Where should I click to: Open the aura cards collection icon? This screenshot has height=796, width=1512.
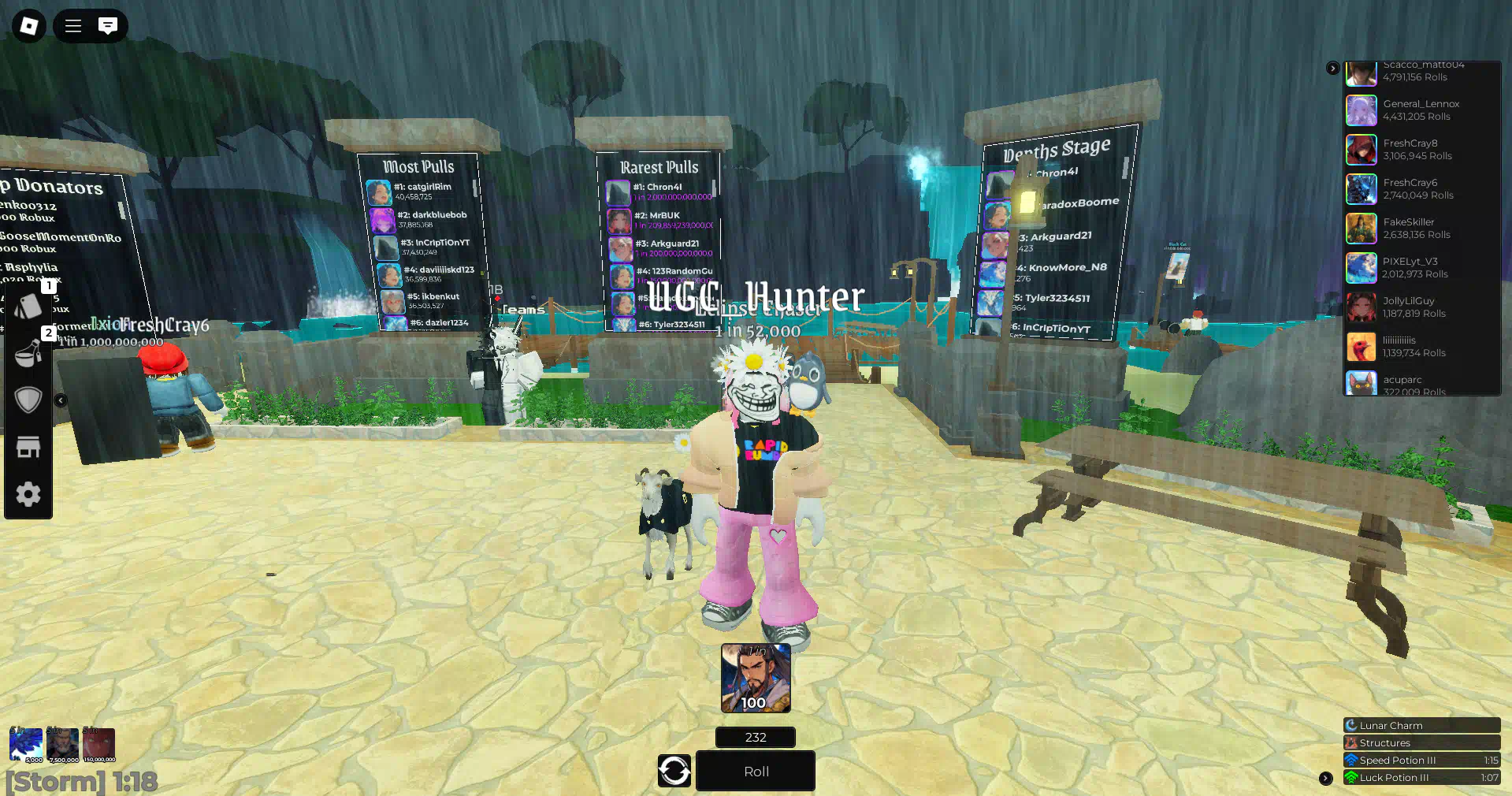click(x=28, y=305)
